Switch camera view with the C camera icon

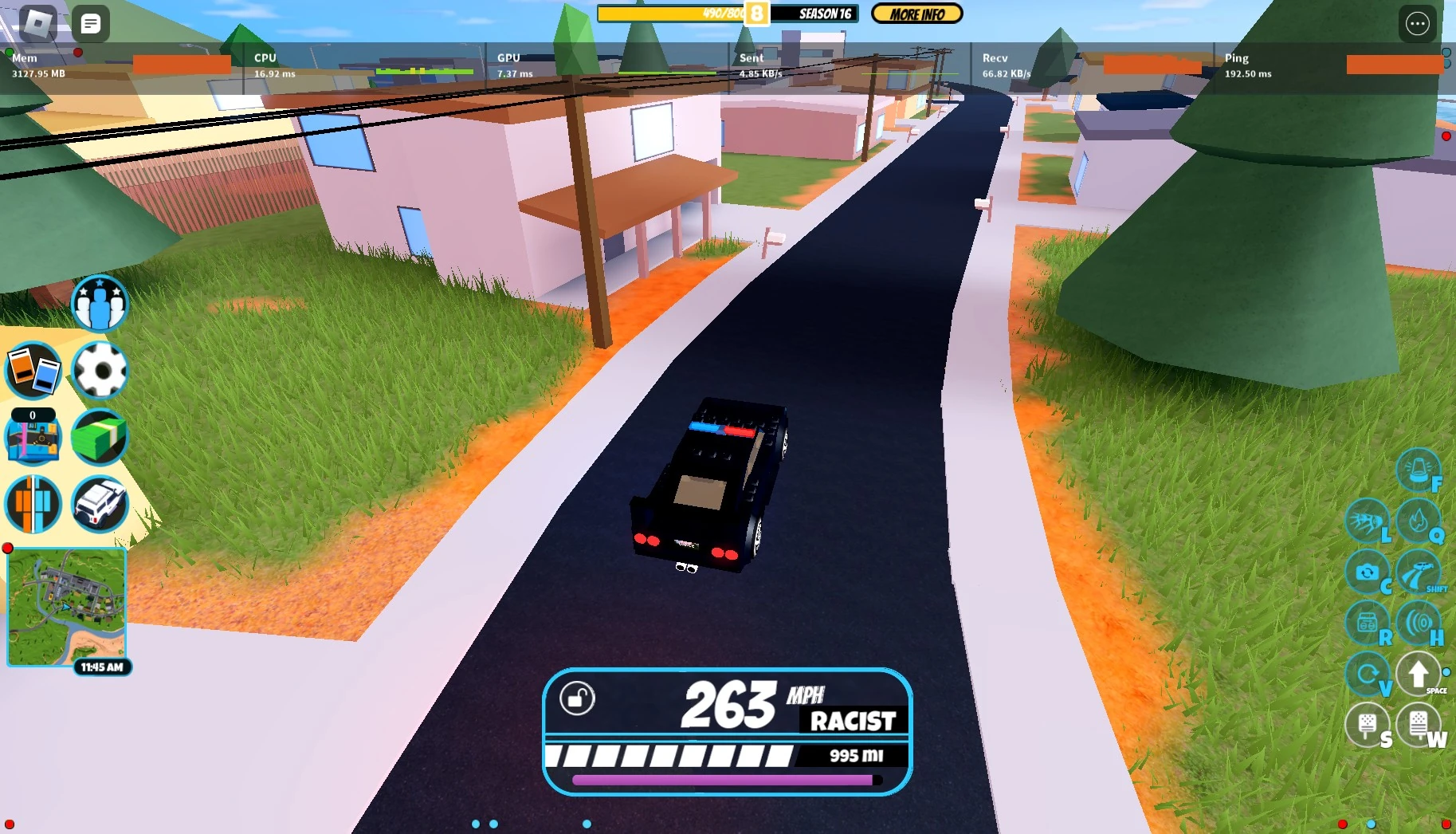(x=1368, y=572)
